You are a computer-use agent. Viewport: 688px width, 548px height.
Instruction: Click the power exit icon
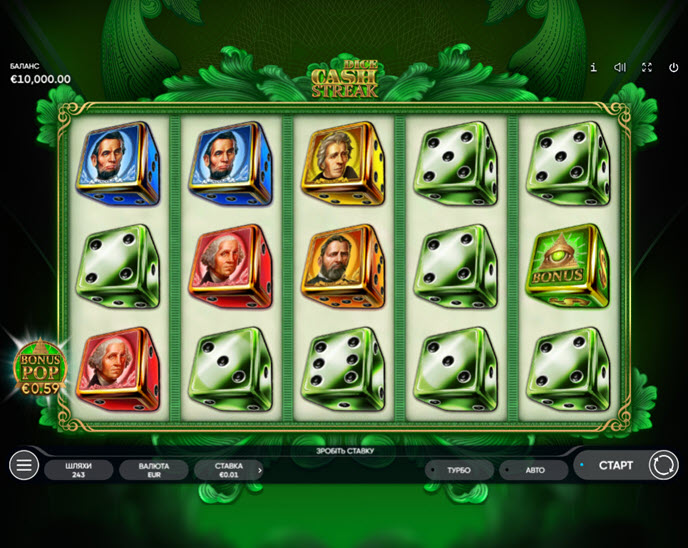pos(673,67)
